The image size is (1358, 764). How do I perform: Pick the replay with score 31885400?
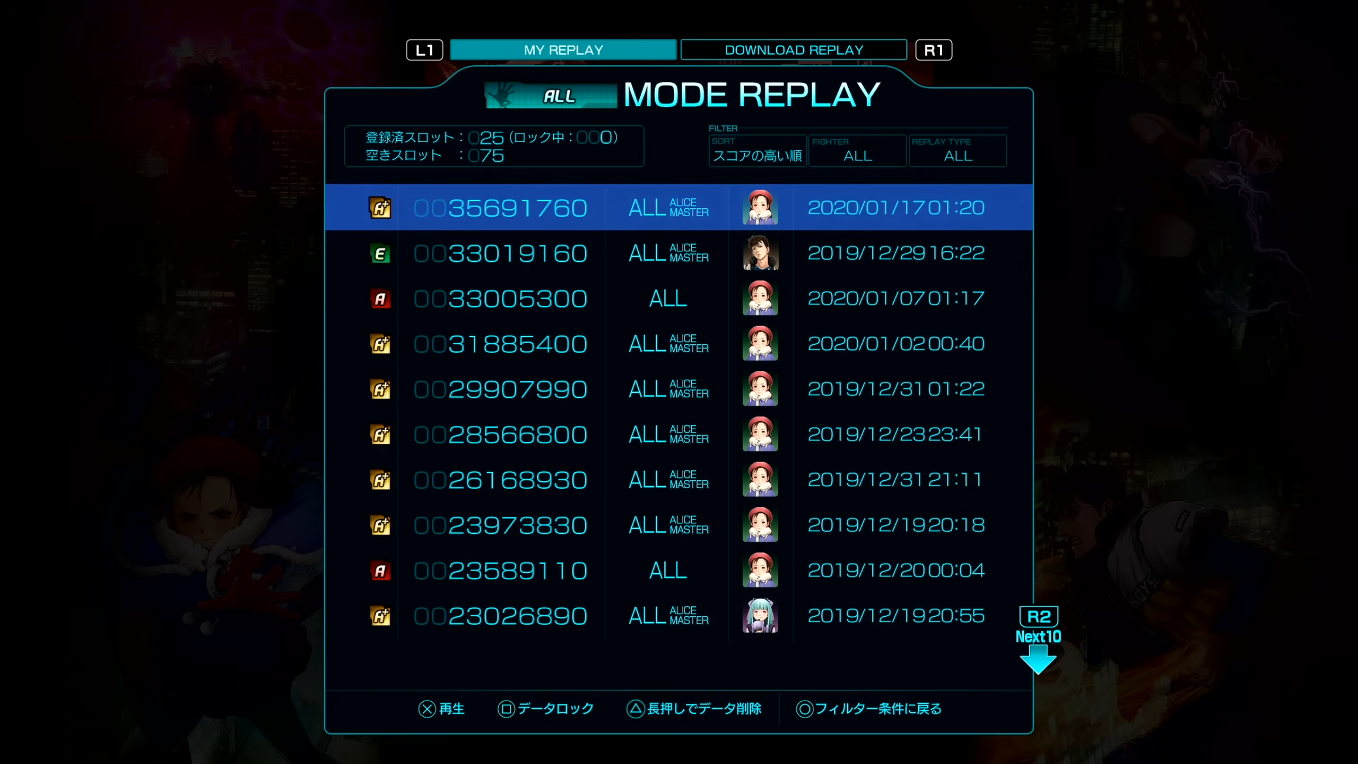tap(678, 344)
